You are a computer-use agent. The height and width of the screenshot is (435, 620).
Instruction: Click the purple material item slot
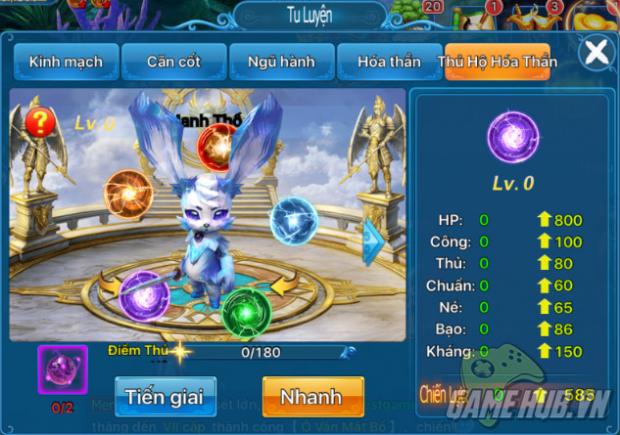[x=62, y=369]
